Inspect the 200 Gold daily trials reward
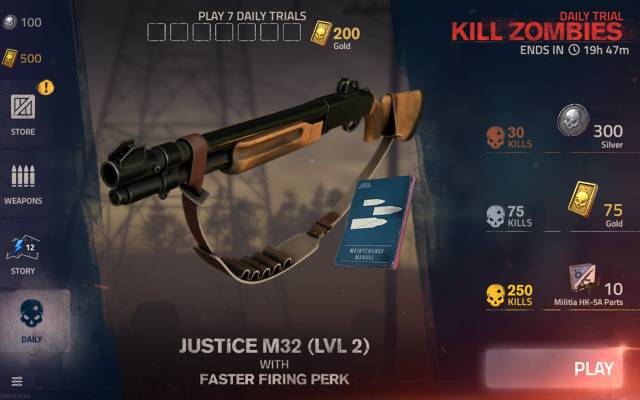The height and width of the screenshot is (400, 640). (x=336, y=35)
